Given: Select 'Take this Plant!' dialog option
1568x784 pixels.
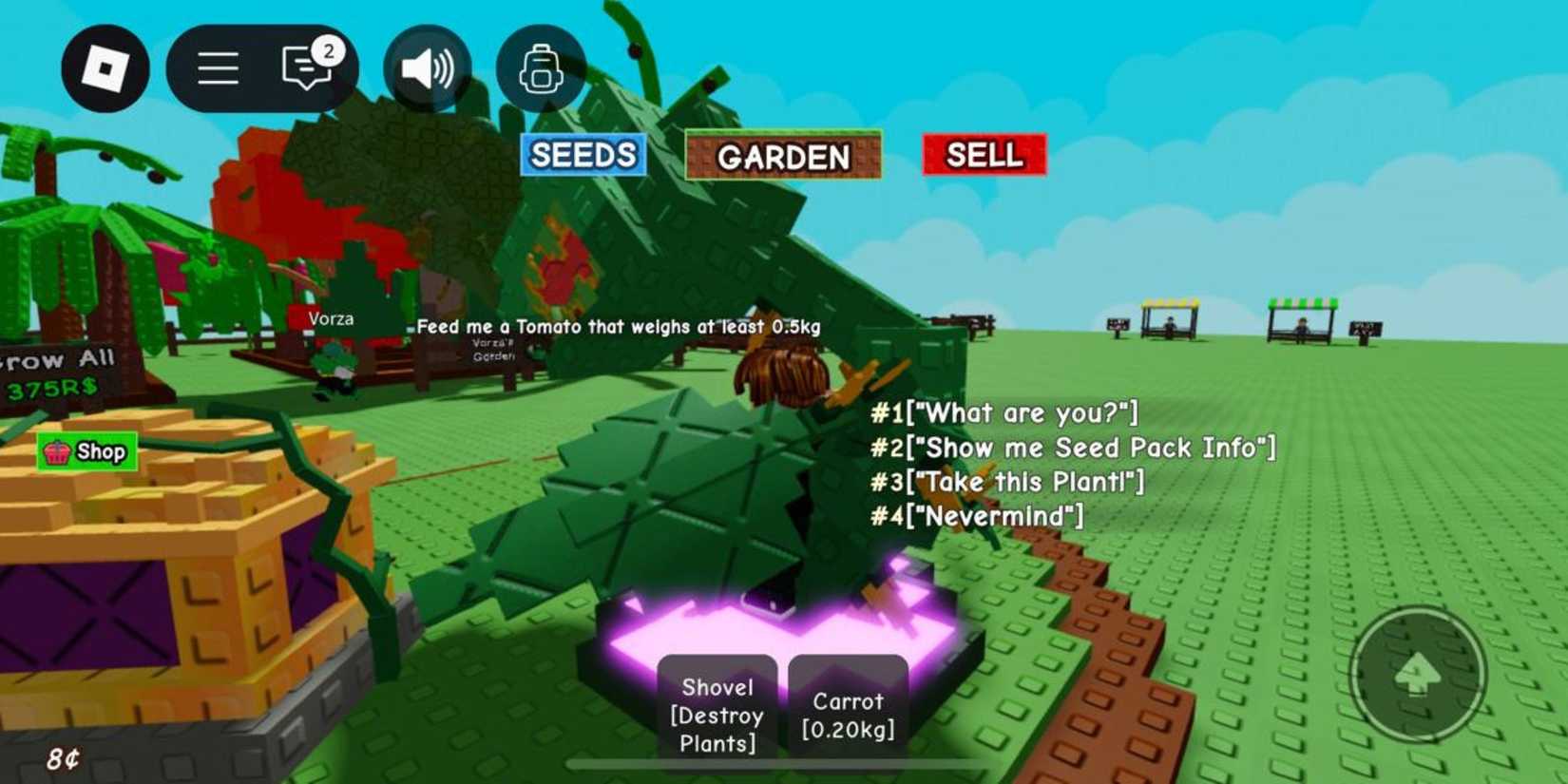Looking at the screenshot, I should [1008, 482].
